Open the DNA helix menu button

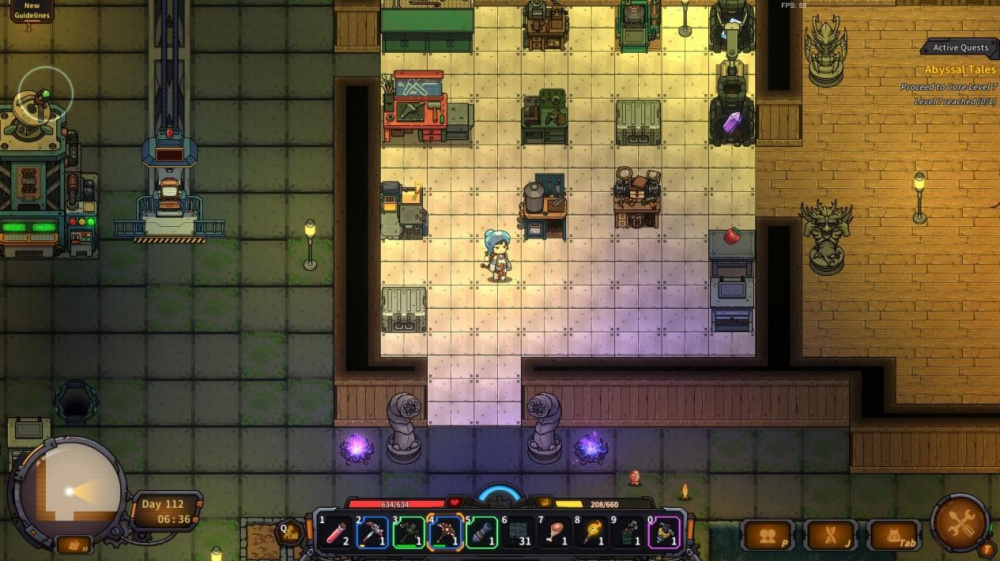(830, 536)
